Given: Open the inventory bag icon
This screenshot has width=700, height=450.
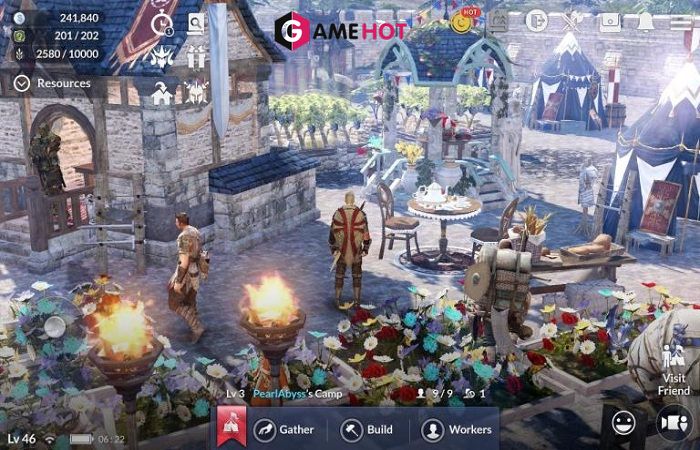Looking at the screenshot, I should tap(607, 20).
